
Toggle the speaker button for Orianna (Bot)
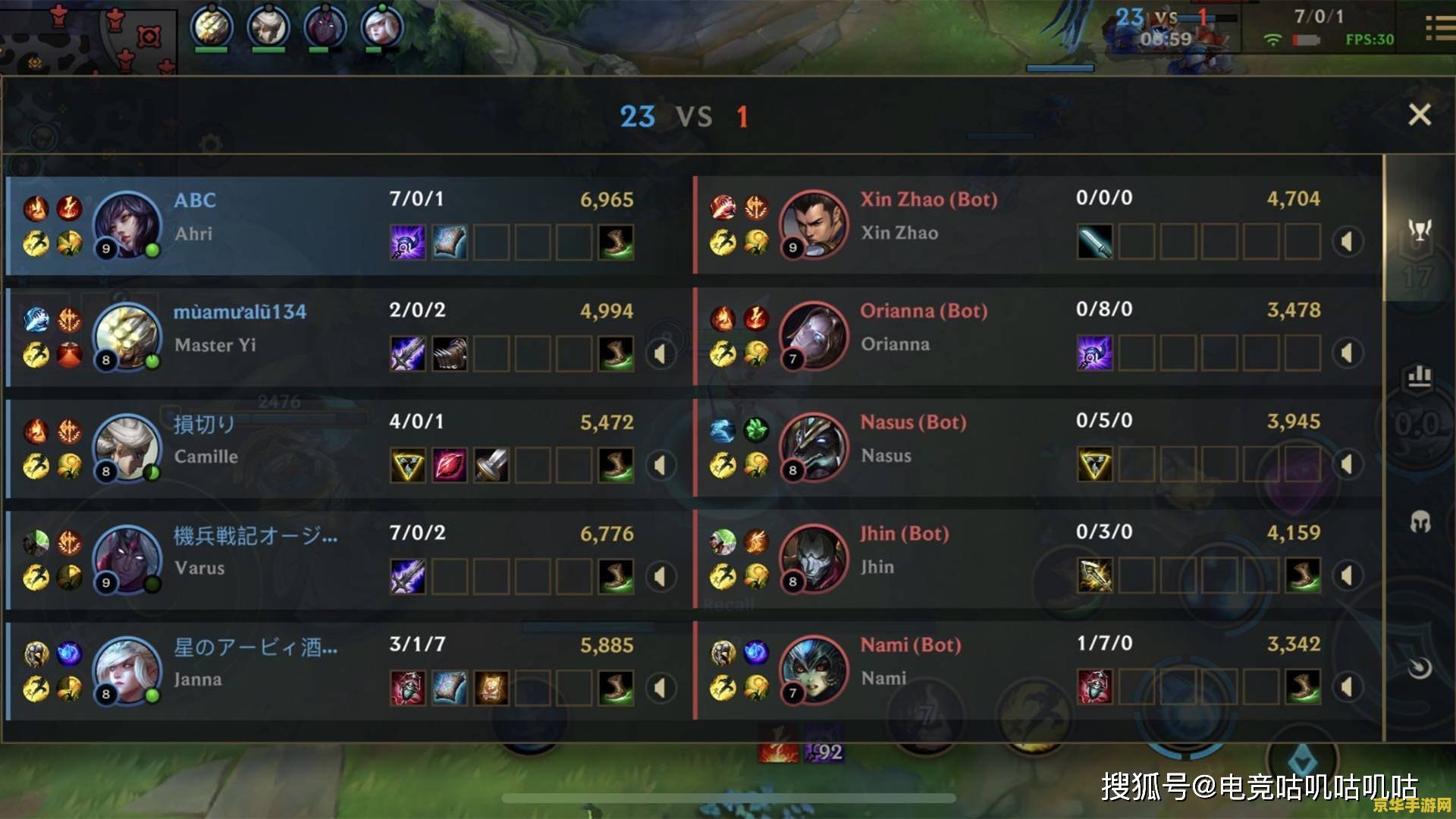(1347, 353)
